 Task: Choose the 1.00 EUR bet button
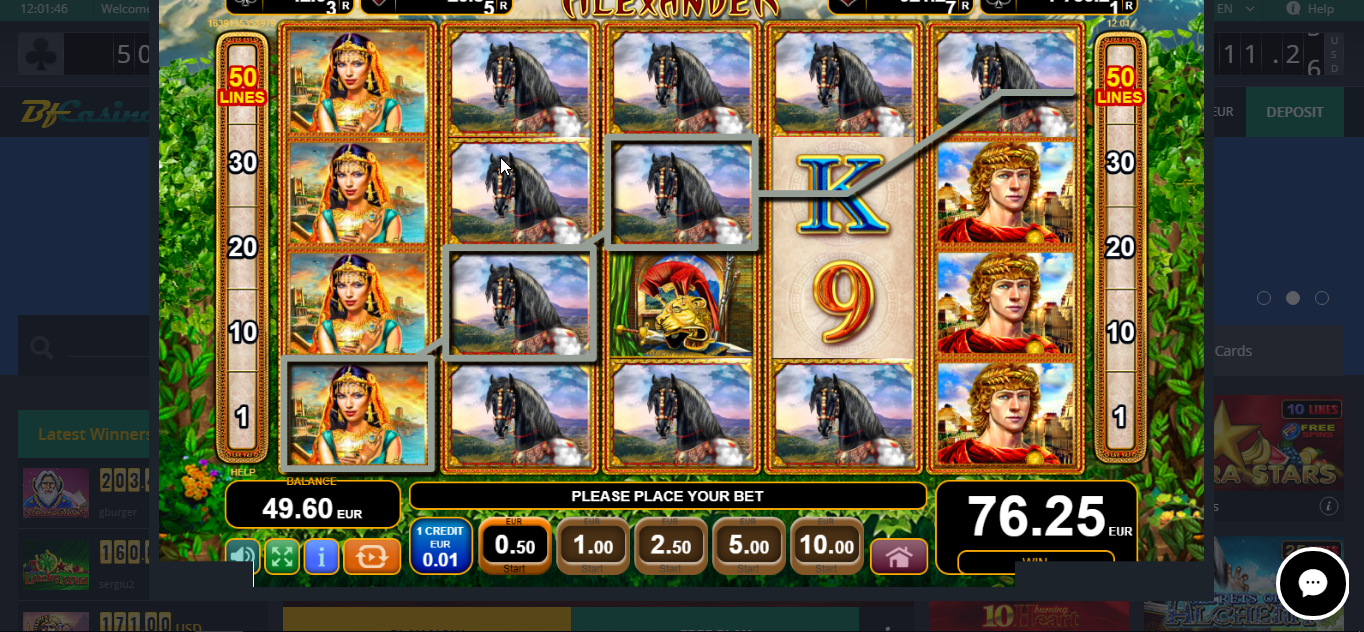click(x=593, y=546)
